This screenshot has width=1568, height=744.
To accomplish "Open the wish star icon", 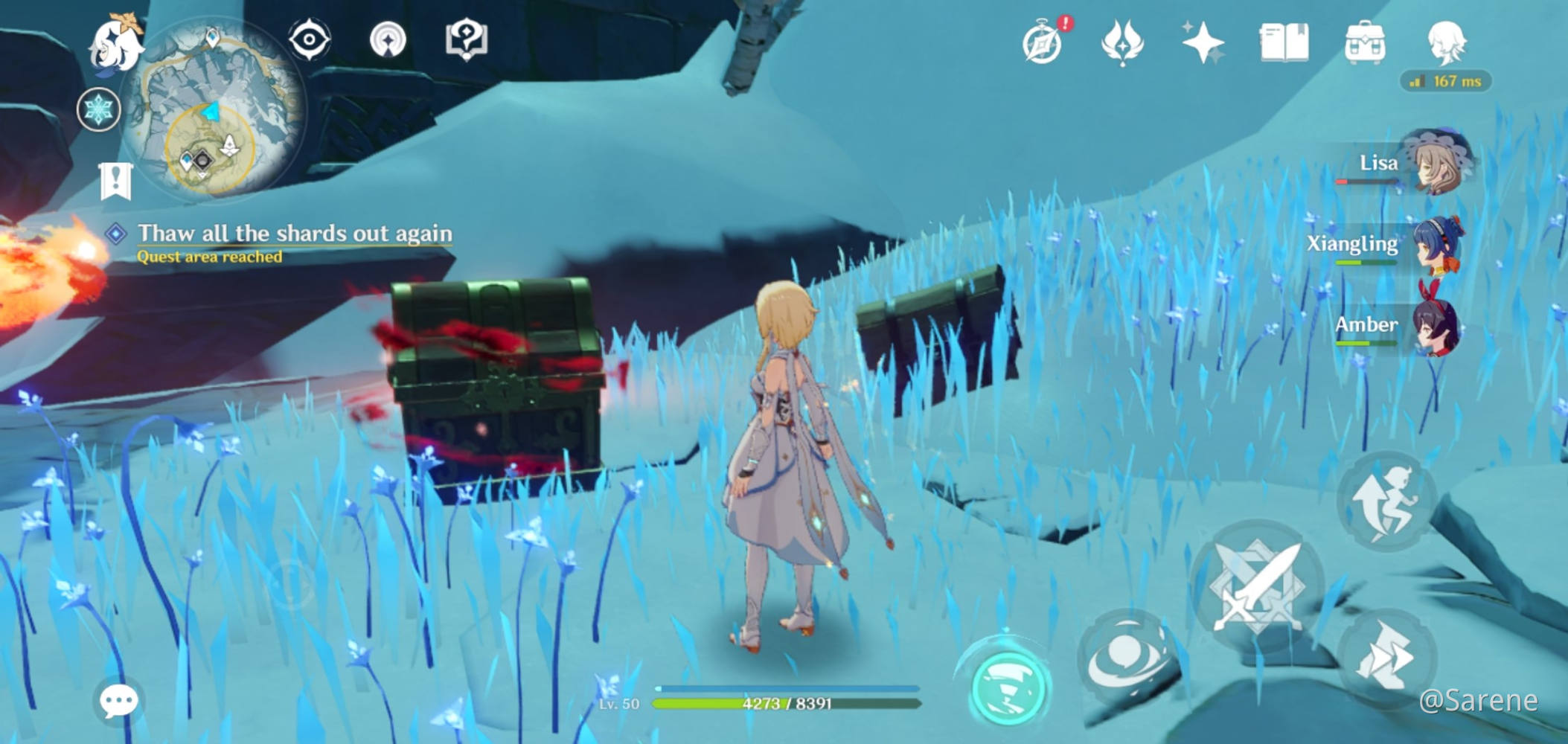I will coord(1203,42).
